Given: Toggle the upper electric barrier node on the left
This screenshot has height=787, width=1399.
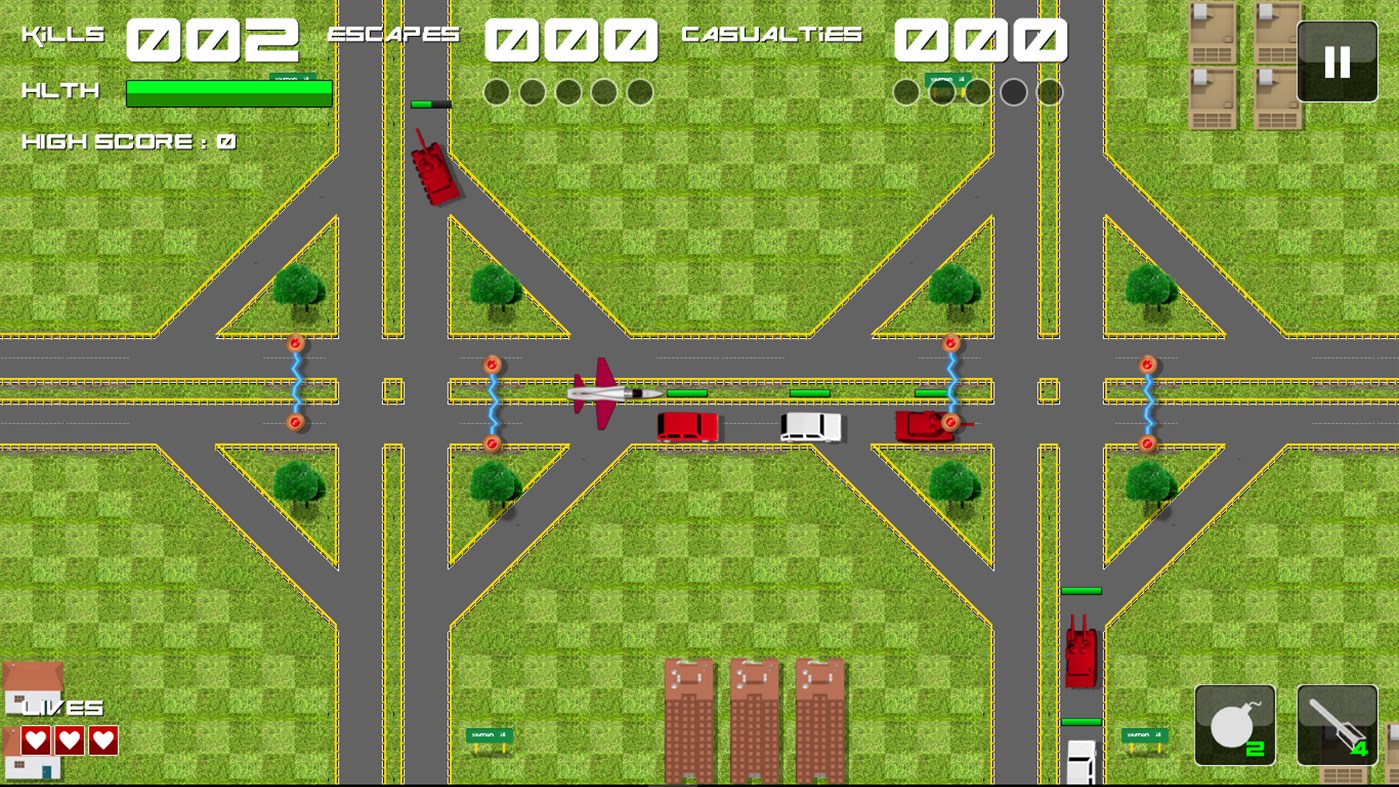Looking at the screenshot, I should pos(295,341).
